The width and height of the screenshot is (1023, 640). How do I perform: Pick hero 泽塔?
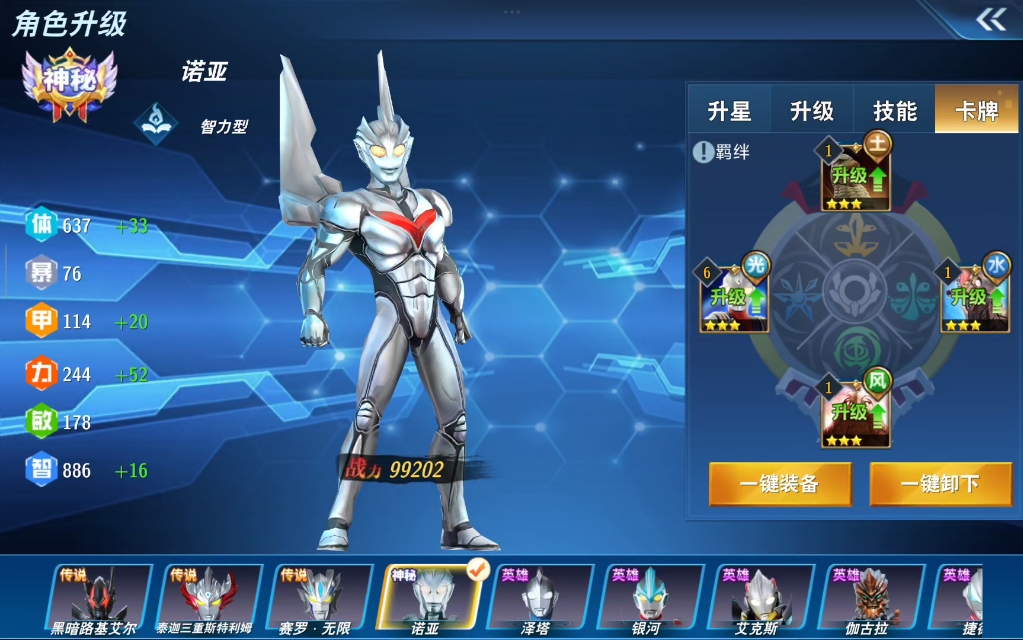(x=538, y=600)
